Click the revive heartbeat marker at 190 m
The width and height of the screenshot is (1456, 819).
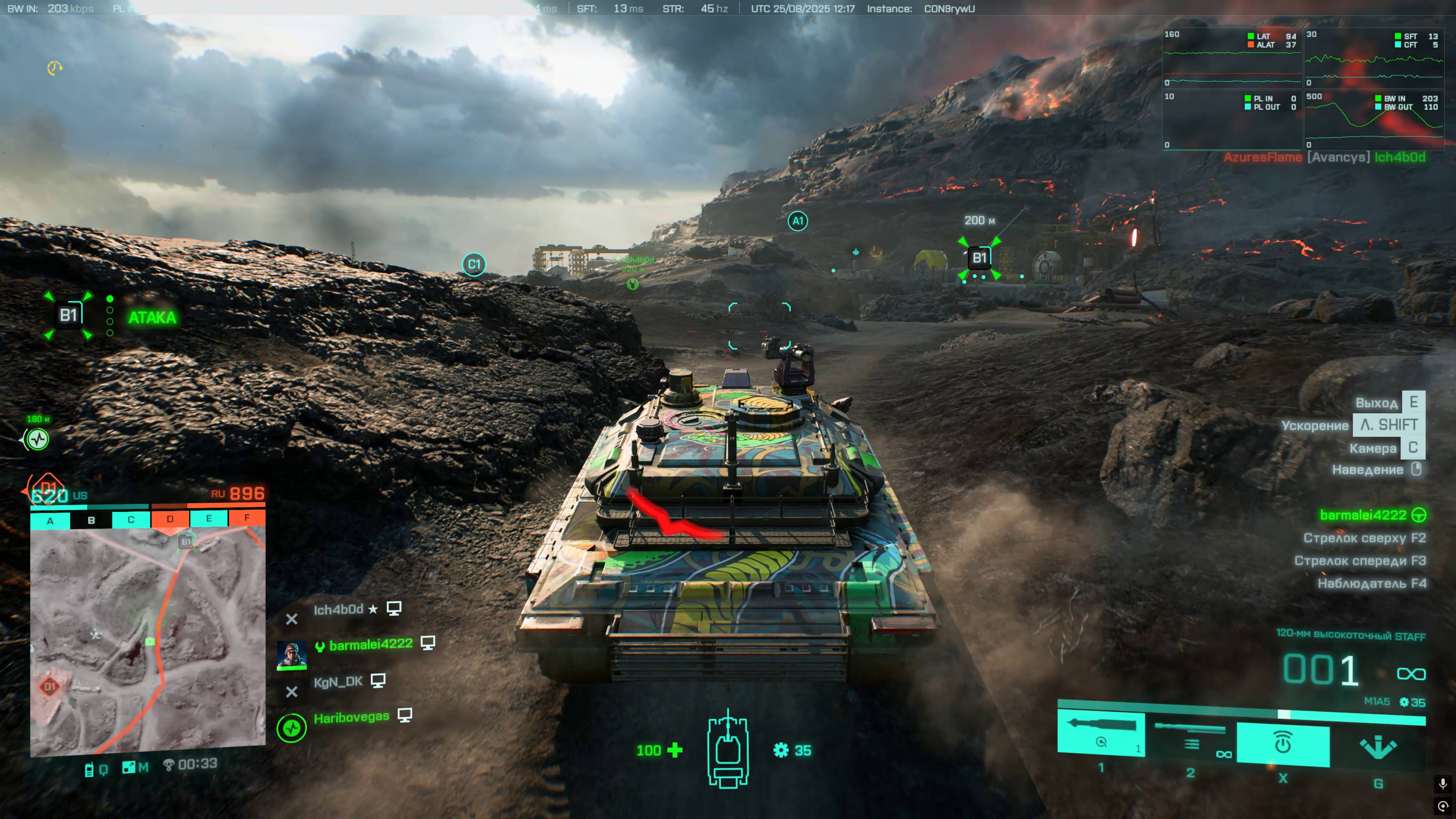coord(38,439)
